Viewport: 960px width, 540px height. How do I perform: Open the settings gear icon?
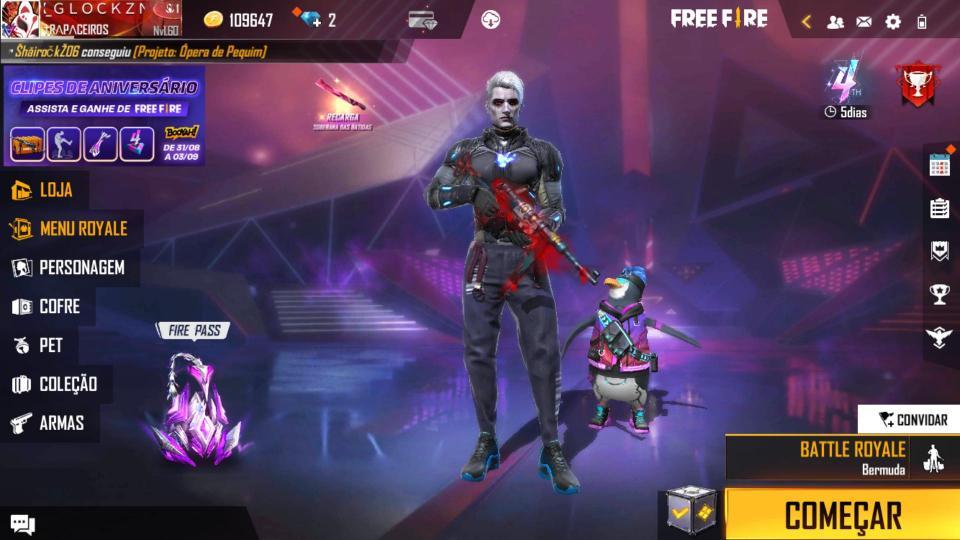pos(893,21)
